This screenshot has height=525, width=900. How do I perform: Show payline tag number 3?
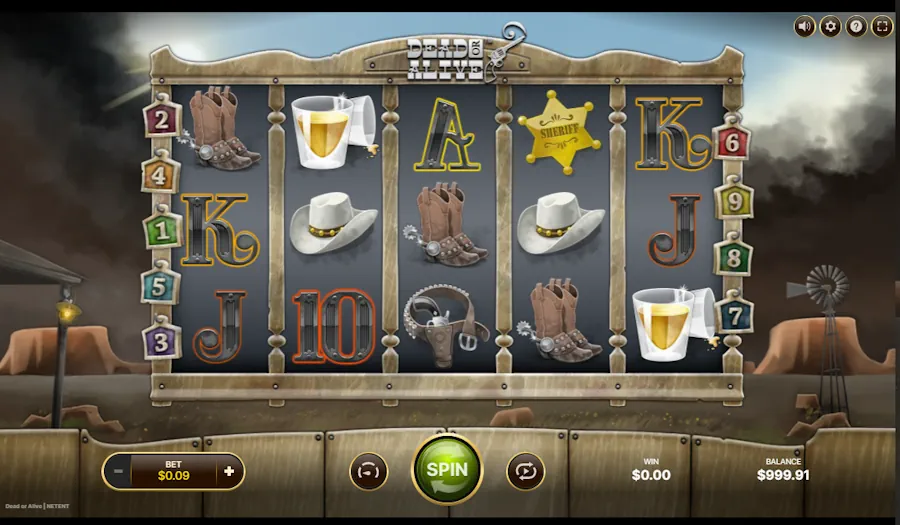[161, 339]
